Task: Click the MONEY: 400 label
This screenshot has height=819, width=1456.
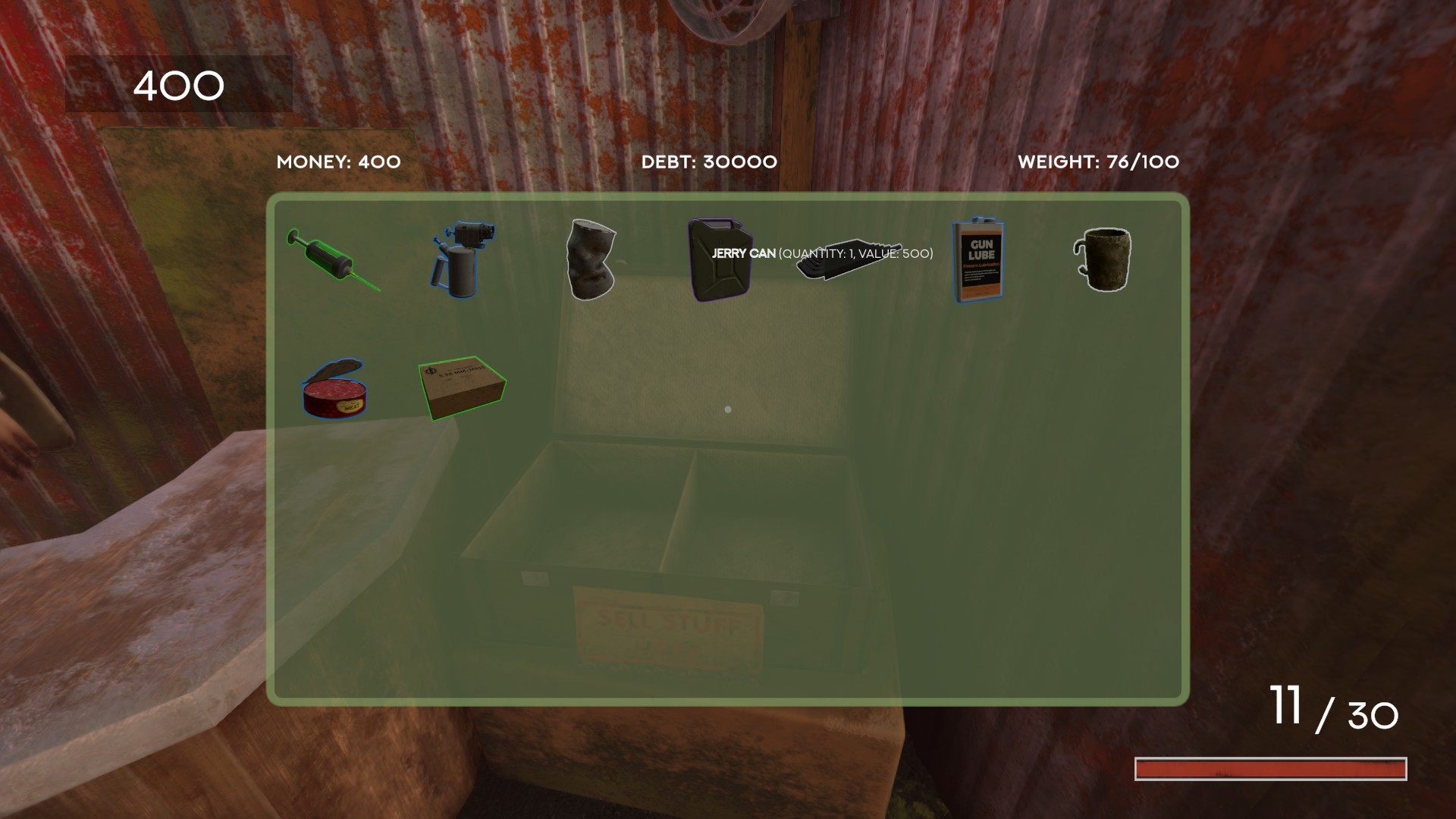Action: pos(338,162)
